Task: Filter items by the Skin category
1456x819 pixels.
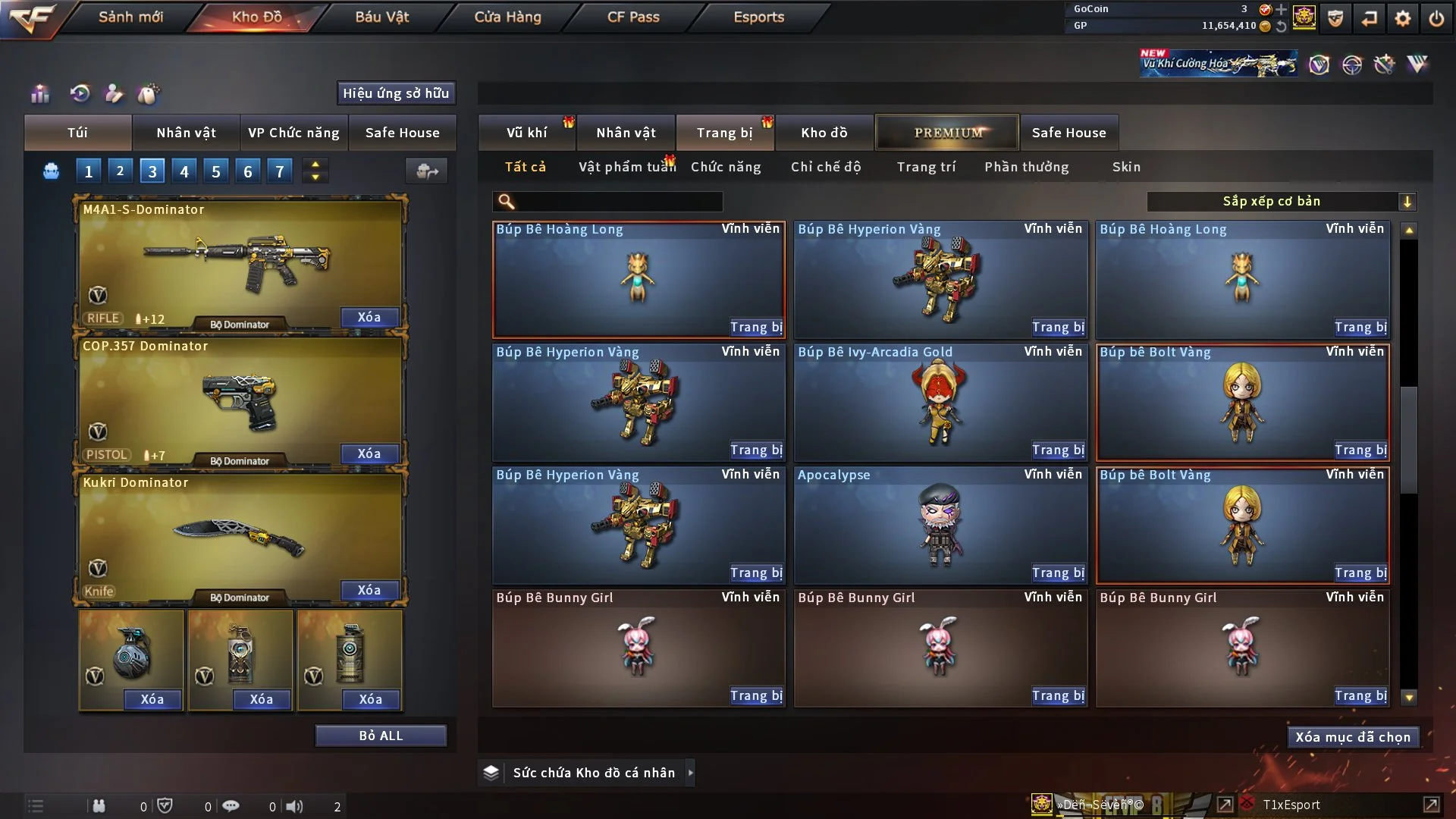Action: point(1126,167)
